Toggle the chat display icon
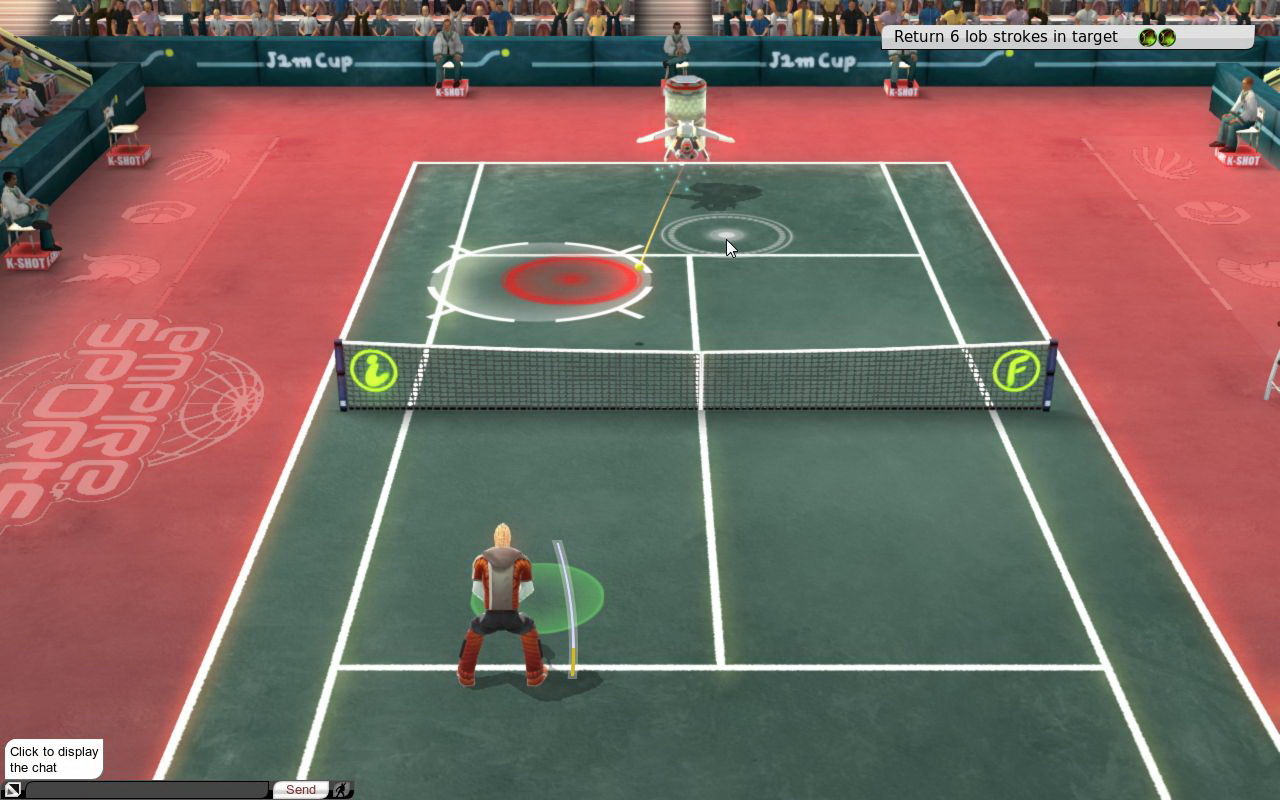The image size is (1280, 800). pyautogui.click(x=13, y=790)
